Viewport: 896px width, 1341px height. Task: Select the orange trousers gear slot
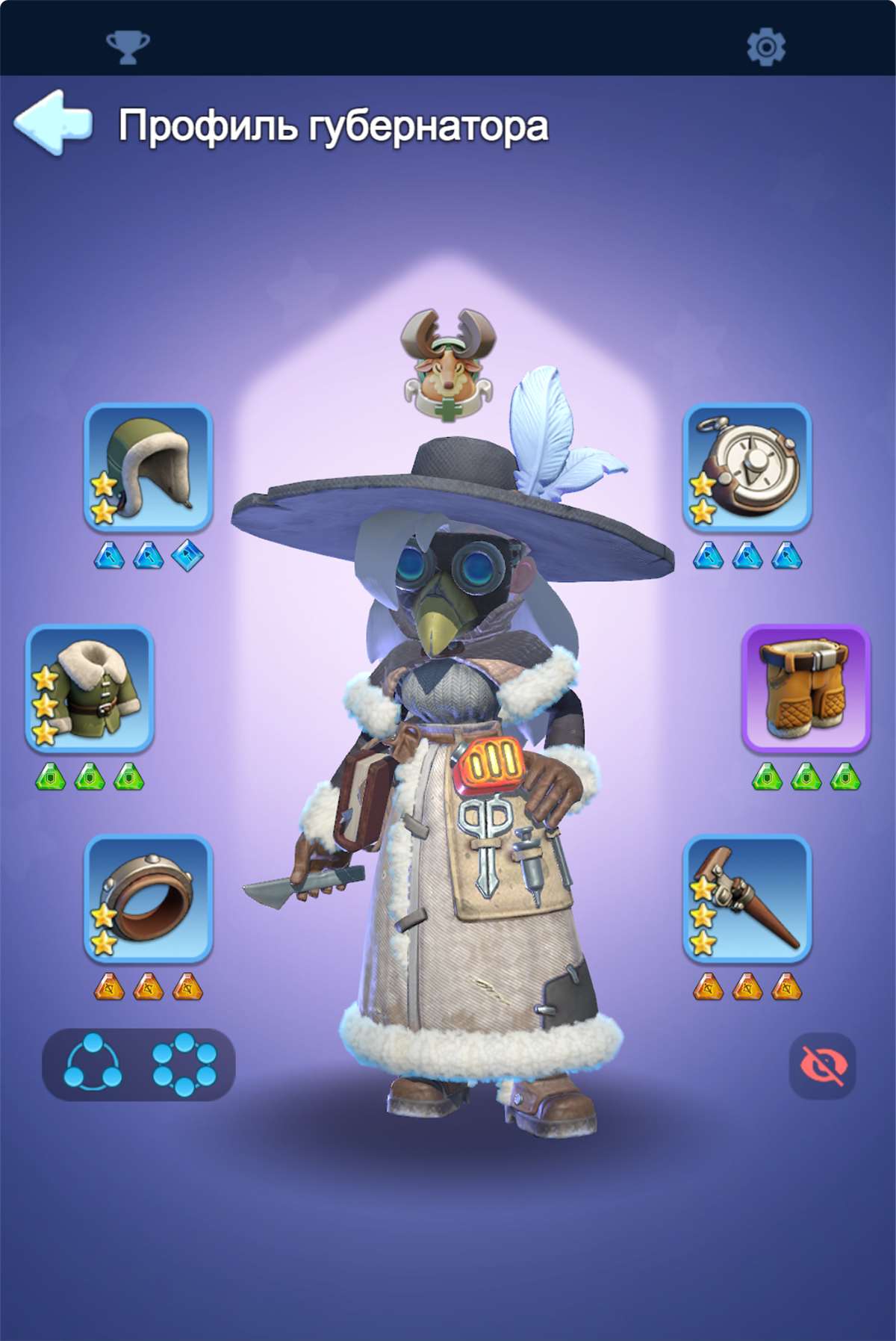tap(806, 688)
